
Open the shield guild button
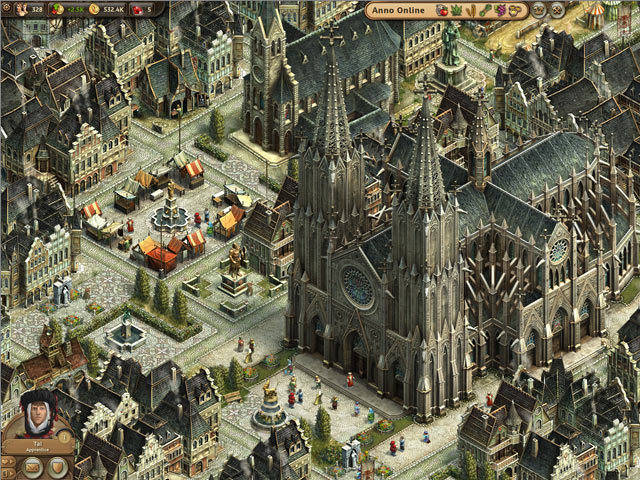point(58,466)
